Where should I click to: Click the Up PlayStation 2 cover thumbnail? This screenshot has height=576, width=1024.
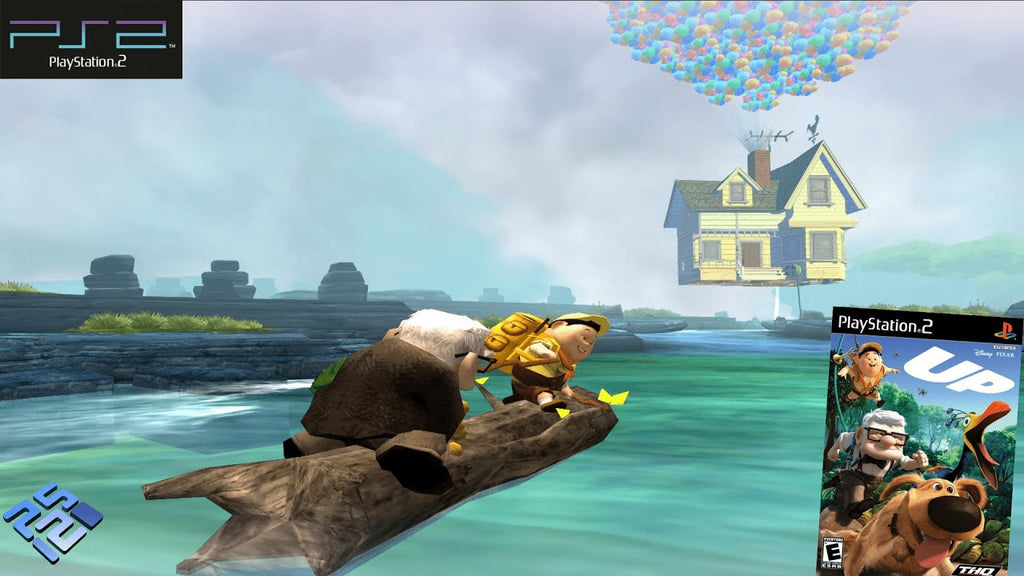(x=919, y=442)
